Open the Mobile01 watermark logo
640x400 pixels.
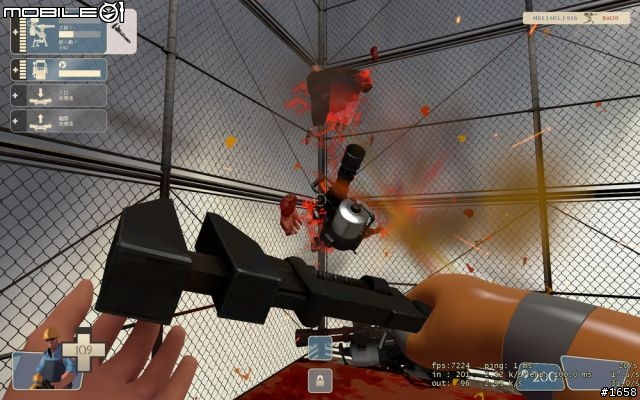tap(62, 12)
